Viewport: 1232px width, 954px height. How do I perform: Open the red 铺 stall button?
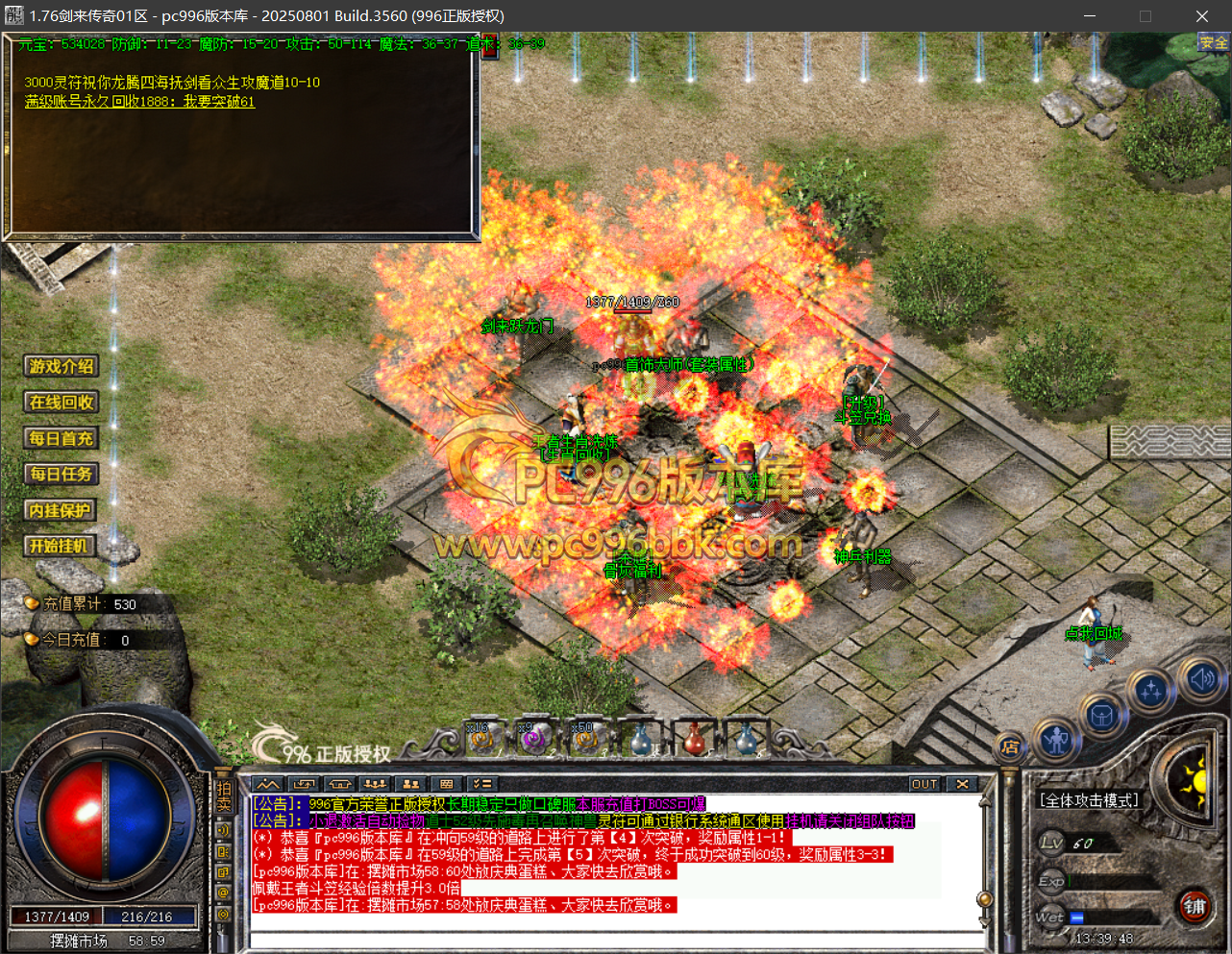[1195, 906]
